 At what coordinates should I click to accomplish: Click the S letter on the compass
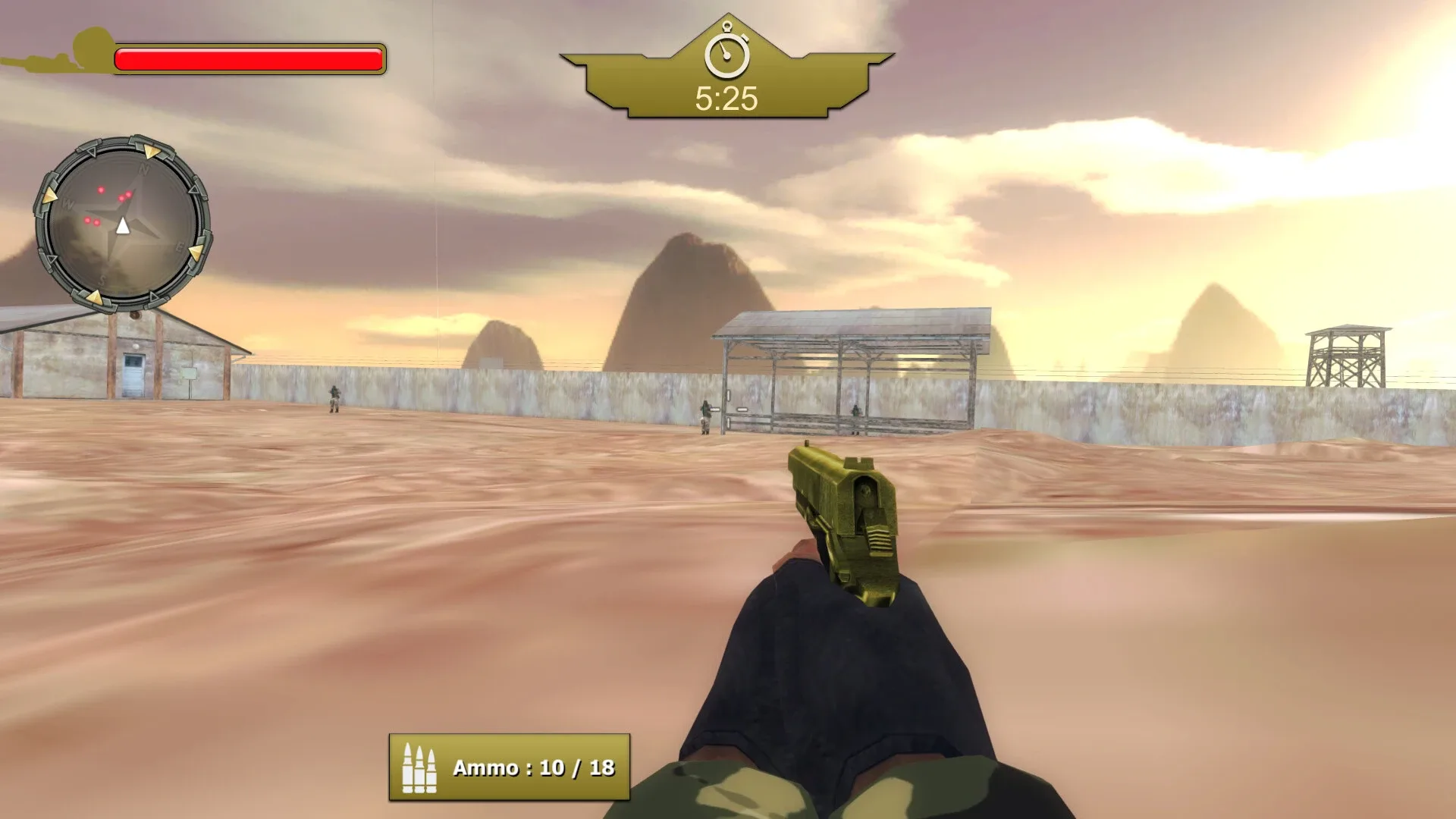(x=102, y=279)
